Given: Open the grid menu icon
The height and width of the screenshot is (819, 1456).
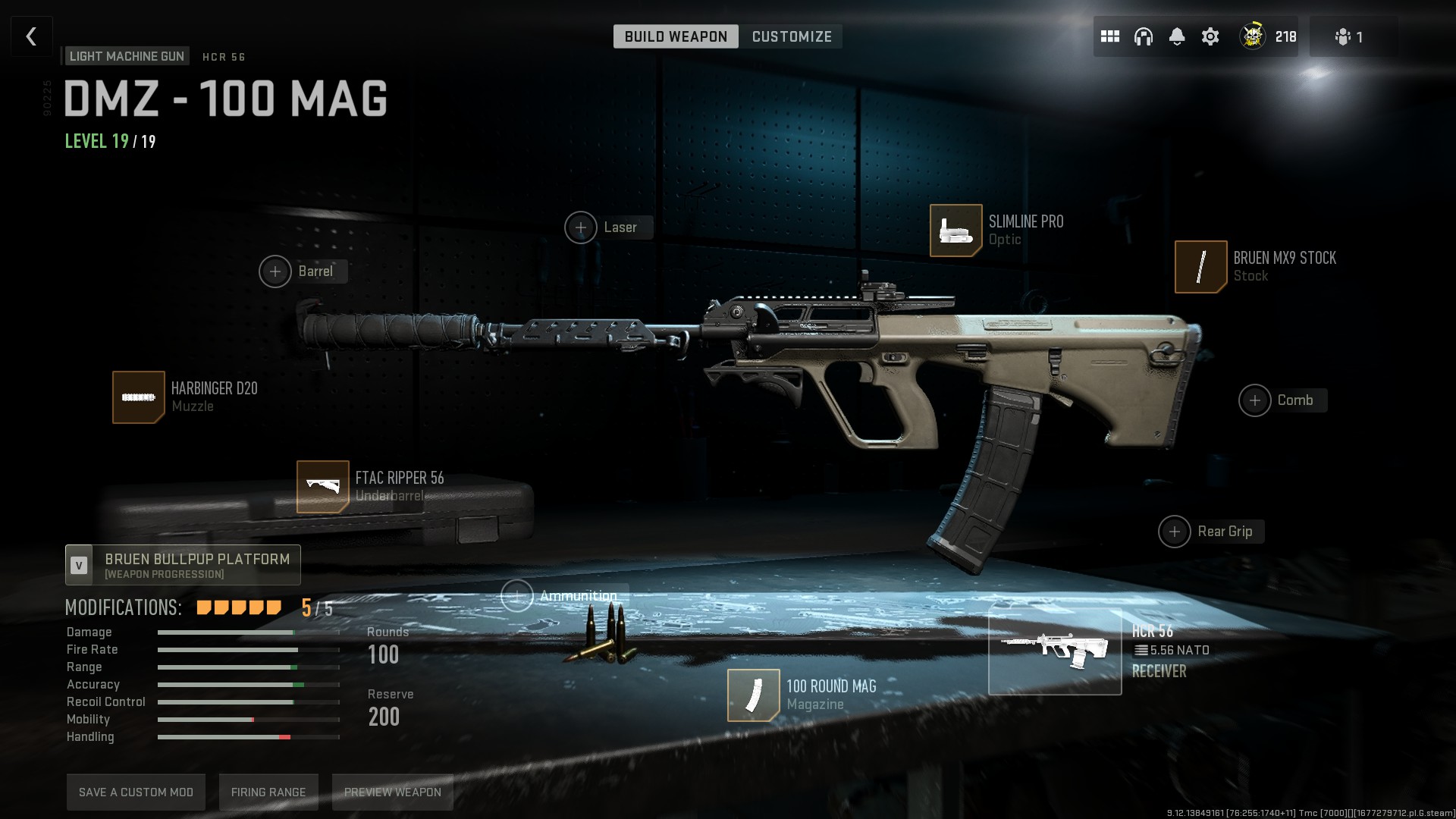Looking at the screenshot, I should 1110,36.
